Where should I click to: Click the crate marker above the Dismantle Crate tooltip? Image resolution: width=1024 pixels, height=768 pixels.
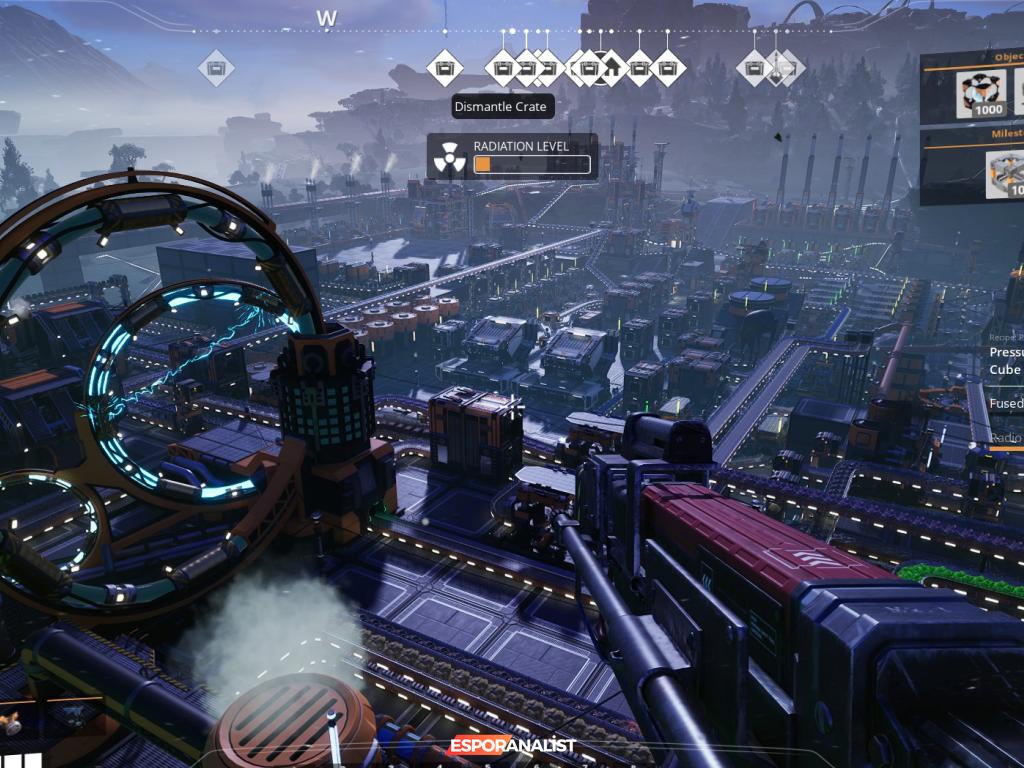(502, 69)
